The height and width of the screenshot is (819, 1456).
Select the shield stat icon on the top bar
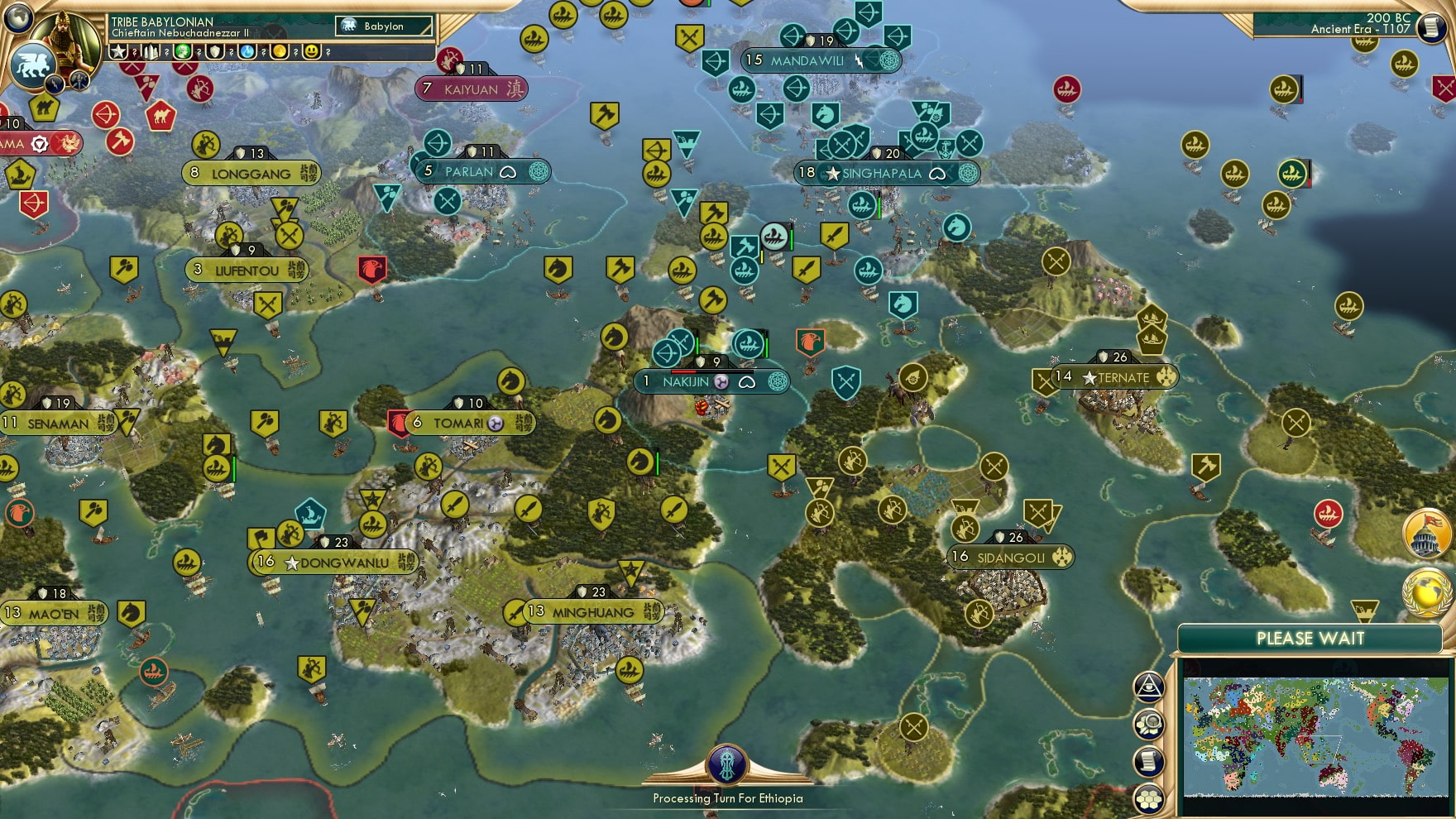216,52
